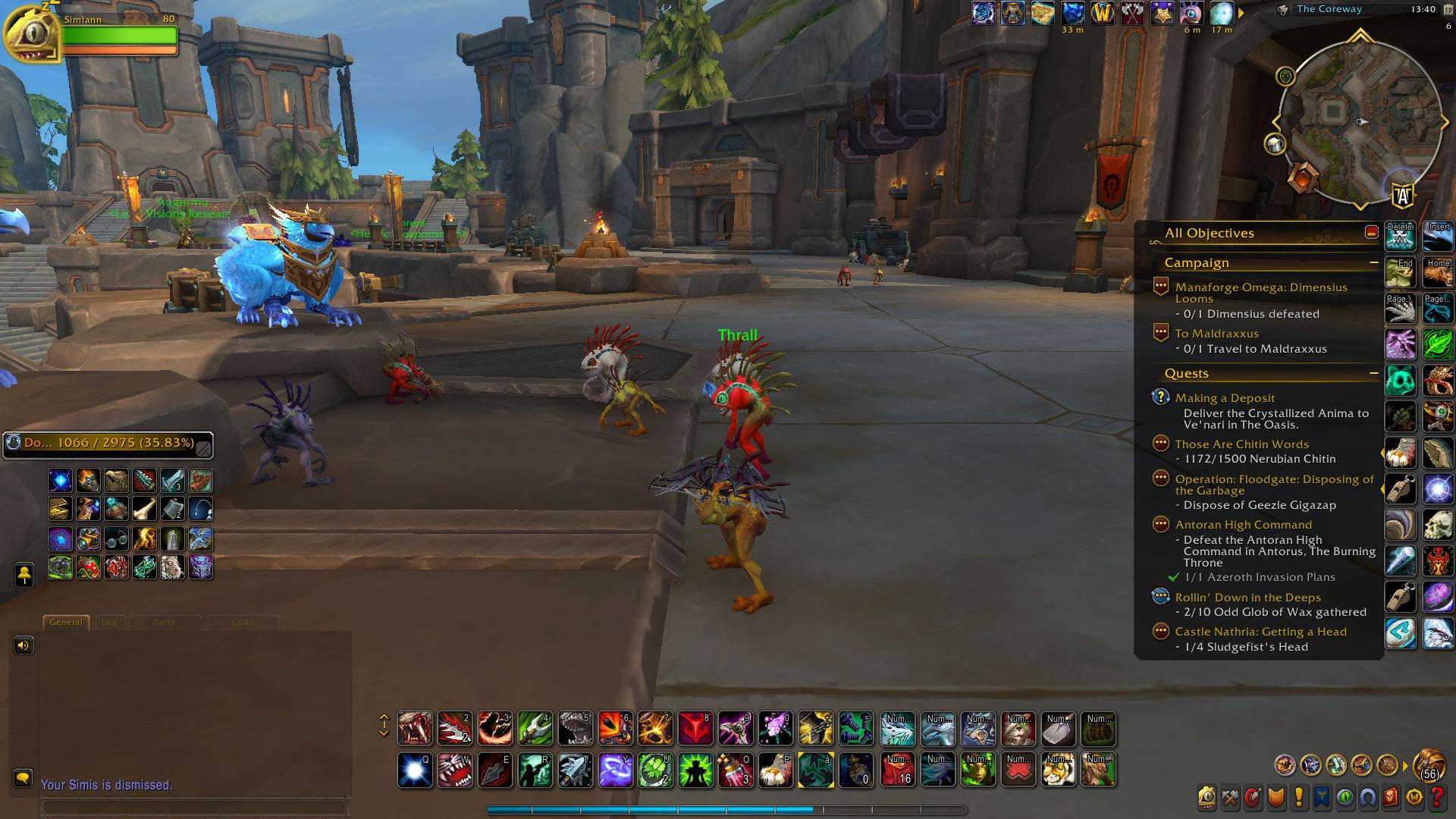
Task: Activate the glowing white orb ability on Q
Action: point(415,770)
